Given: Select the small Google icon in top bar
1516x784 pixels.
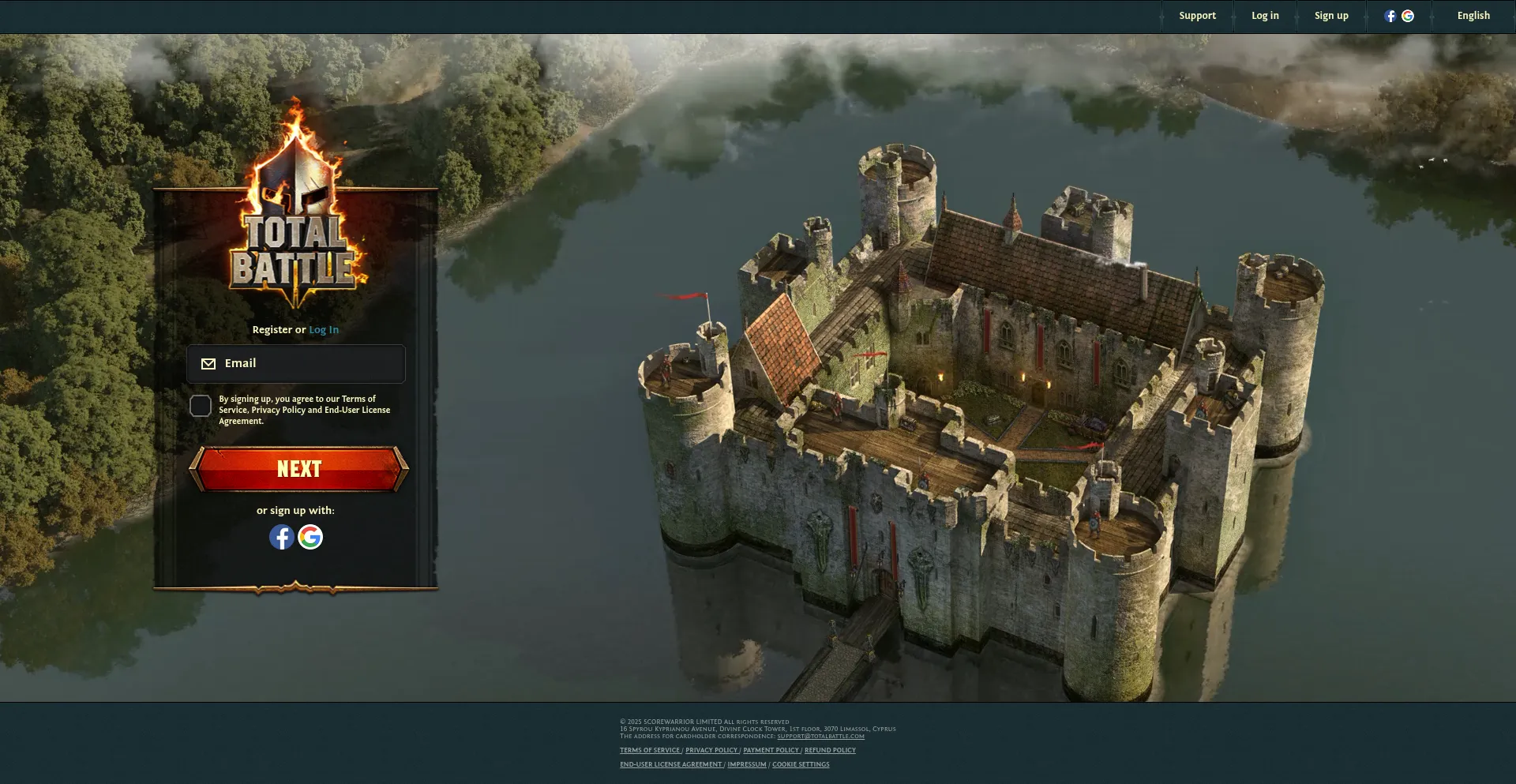Looking at the screenshot, I should coord(1408,16).
